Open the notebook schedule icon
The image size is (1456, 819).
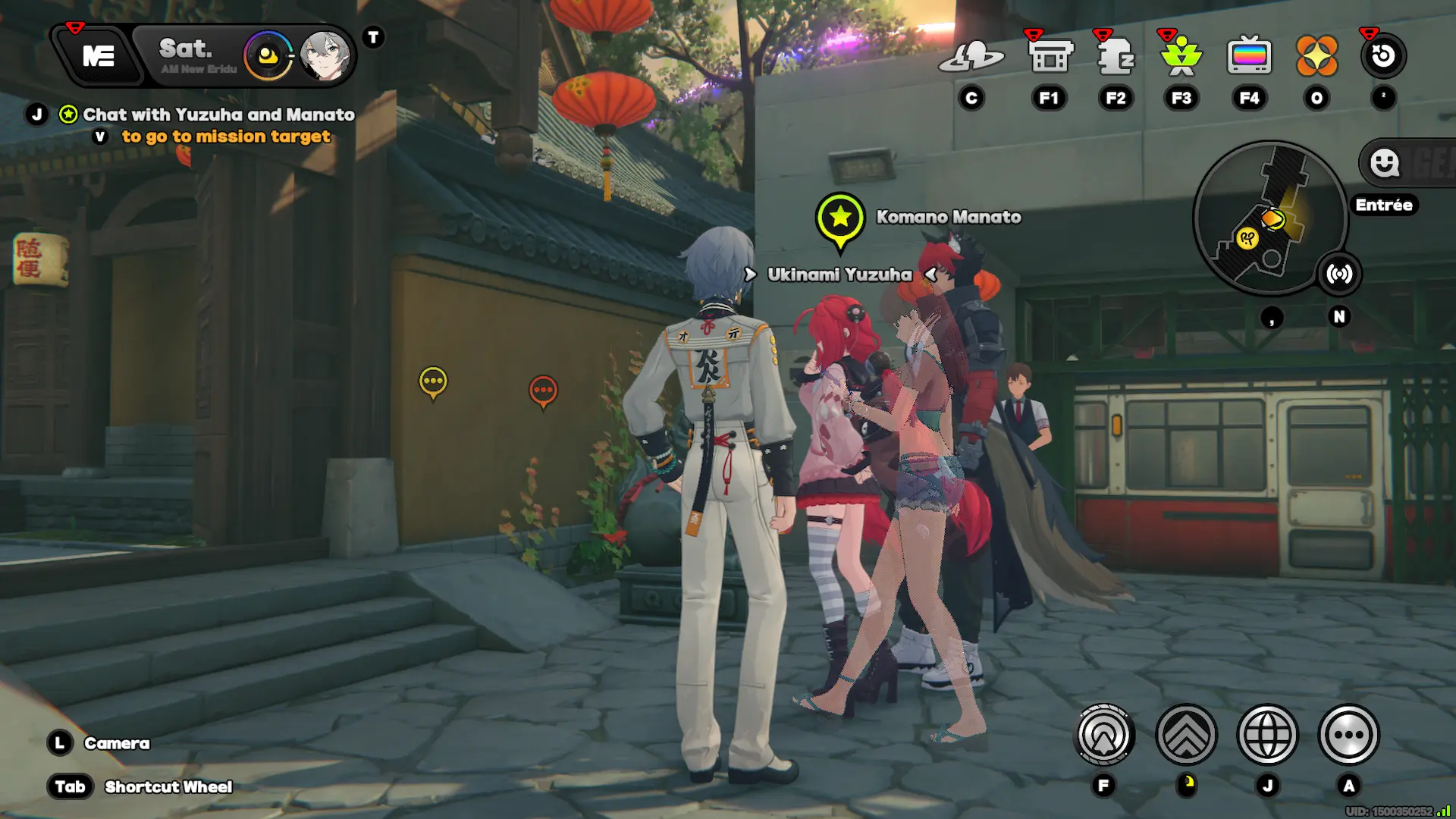1116,56
